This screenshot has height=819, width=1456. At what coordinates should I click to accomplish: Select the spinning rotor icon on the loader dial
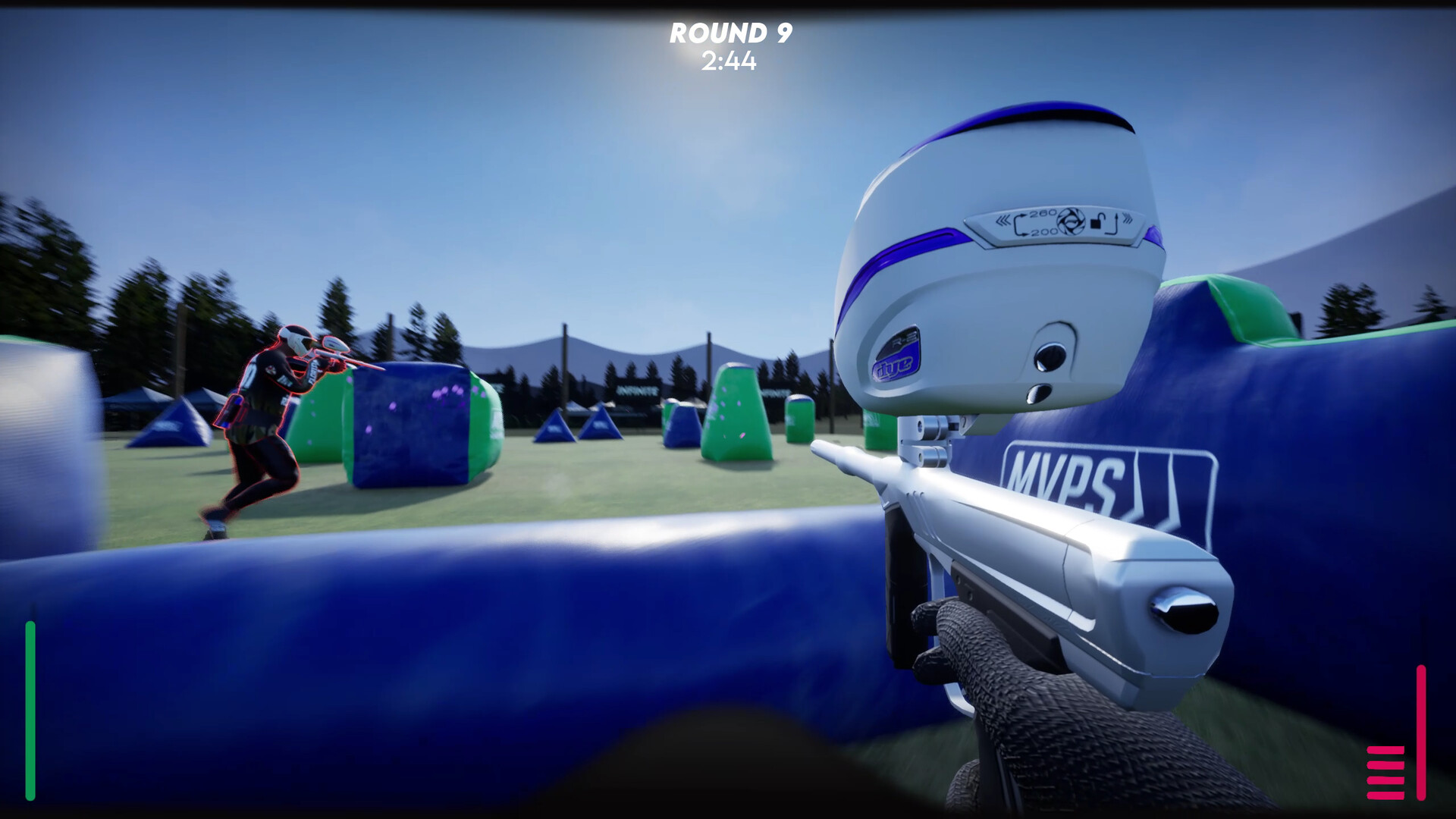click(1071, 221)
